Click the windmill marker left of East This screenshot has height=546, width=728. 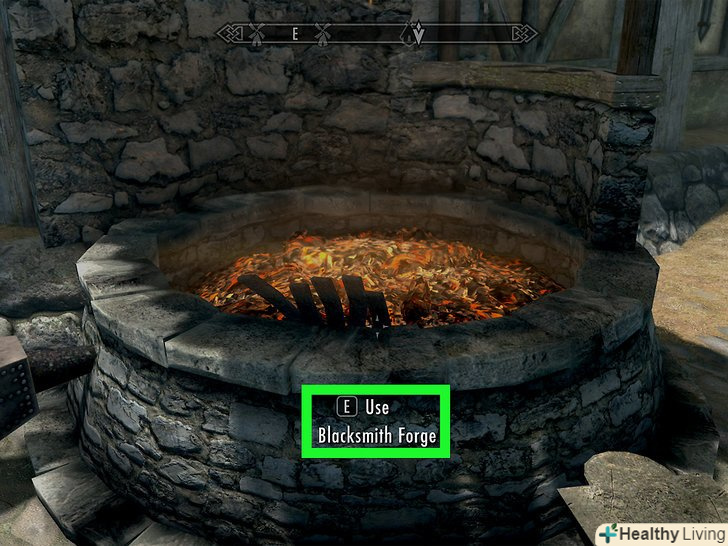point(255,33)
